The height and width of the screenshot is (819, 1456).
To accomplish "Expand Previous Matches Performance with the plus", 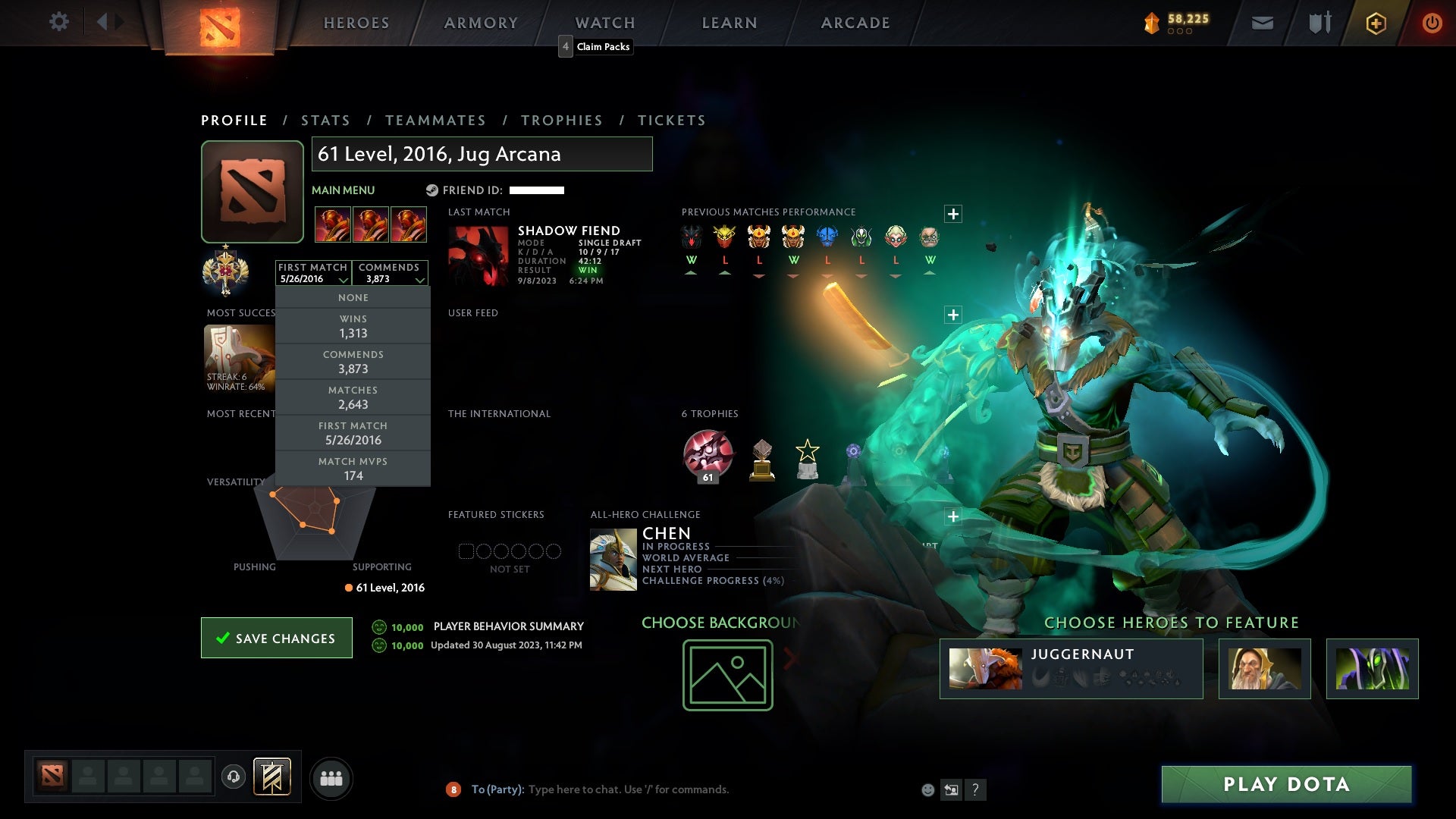I will pos(953,214).
